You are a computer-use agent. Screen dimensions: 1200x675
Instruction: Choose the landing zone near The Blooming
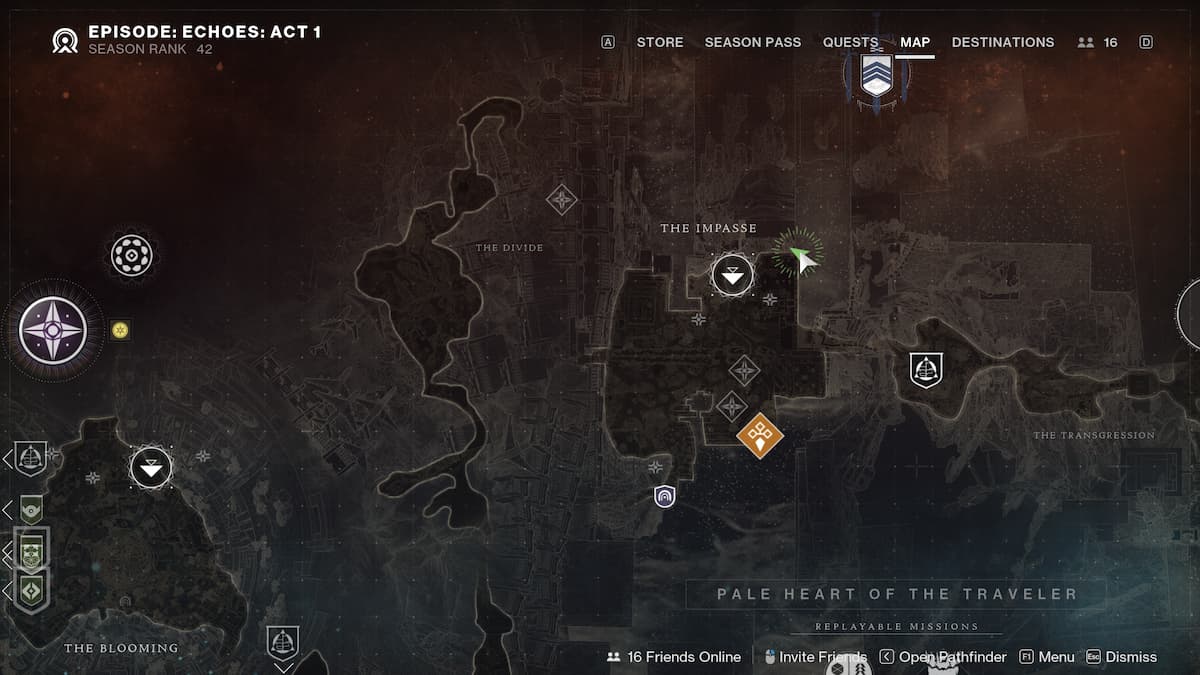[x=151, y=467]
